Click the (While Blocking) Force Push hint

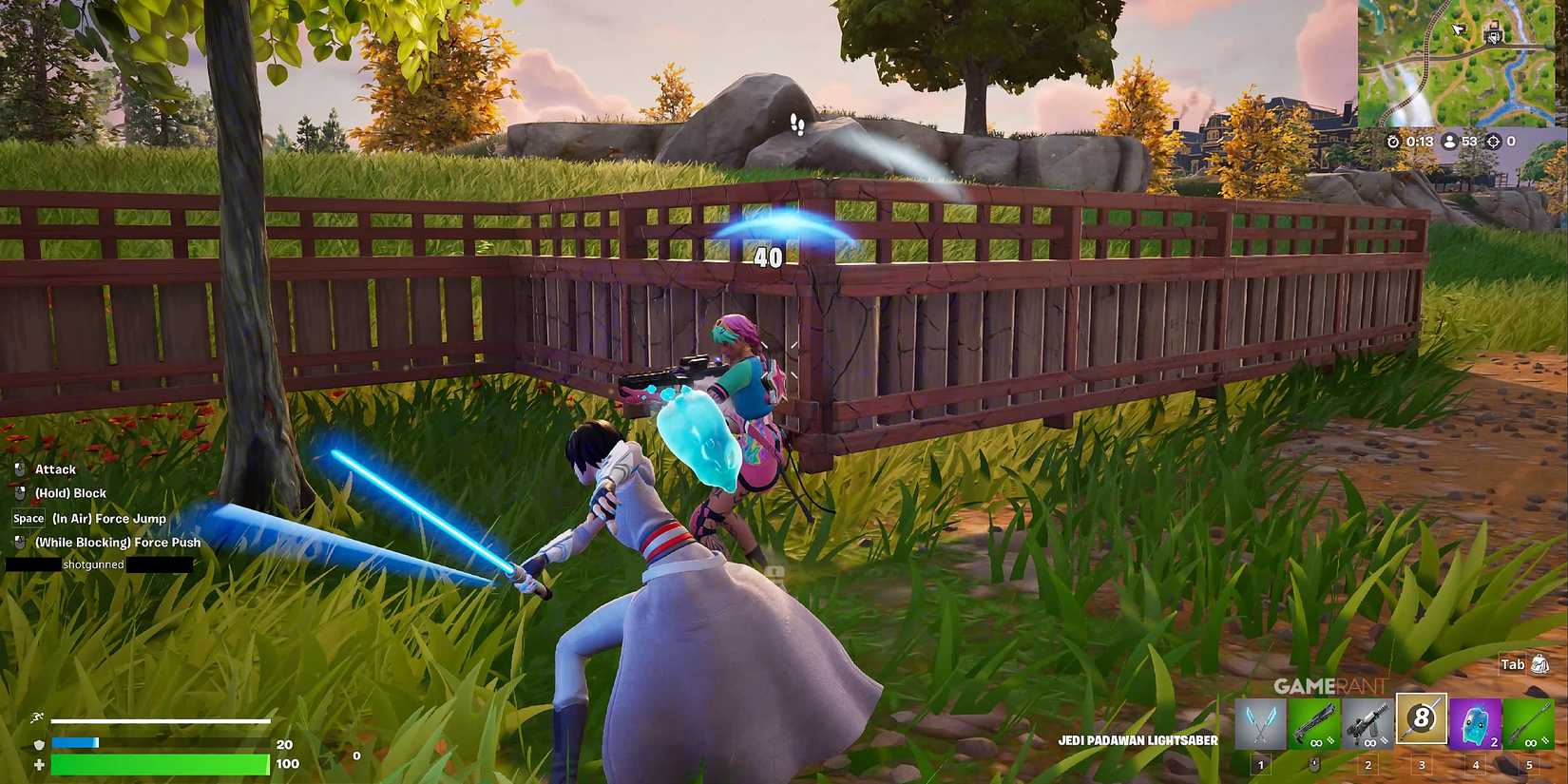(116, 542)
